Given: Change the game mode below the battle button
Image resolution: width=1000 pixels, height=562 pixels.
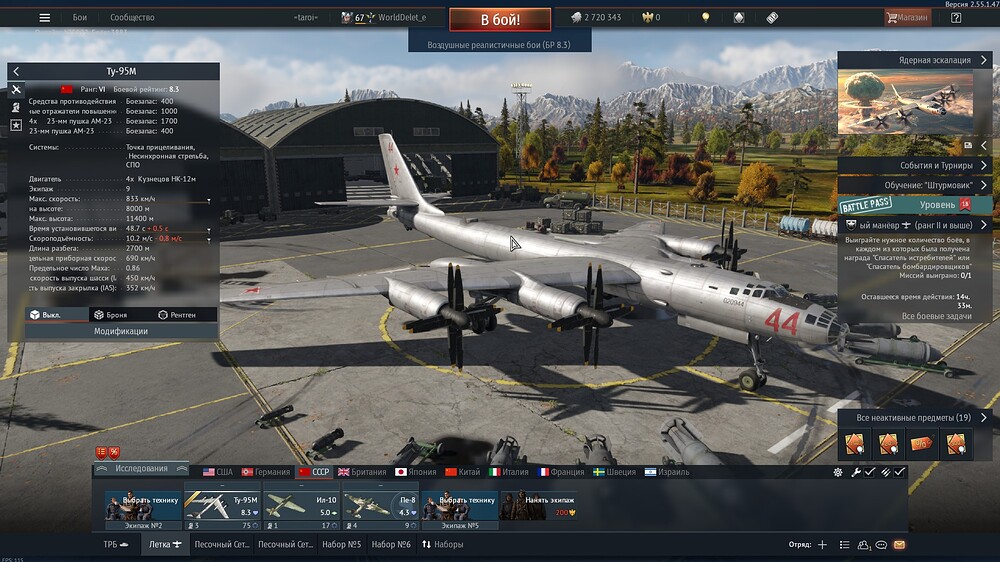Looking at the screenshot, I should (498, 45).
